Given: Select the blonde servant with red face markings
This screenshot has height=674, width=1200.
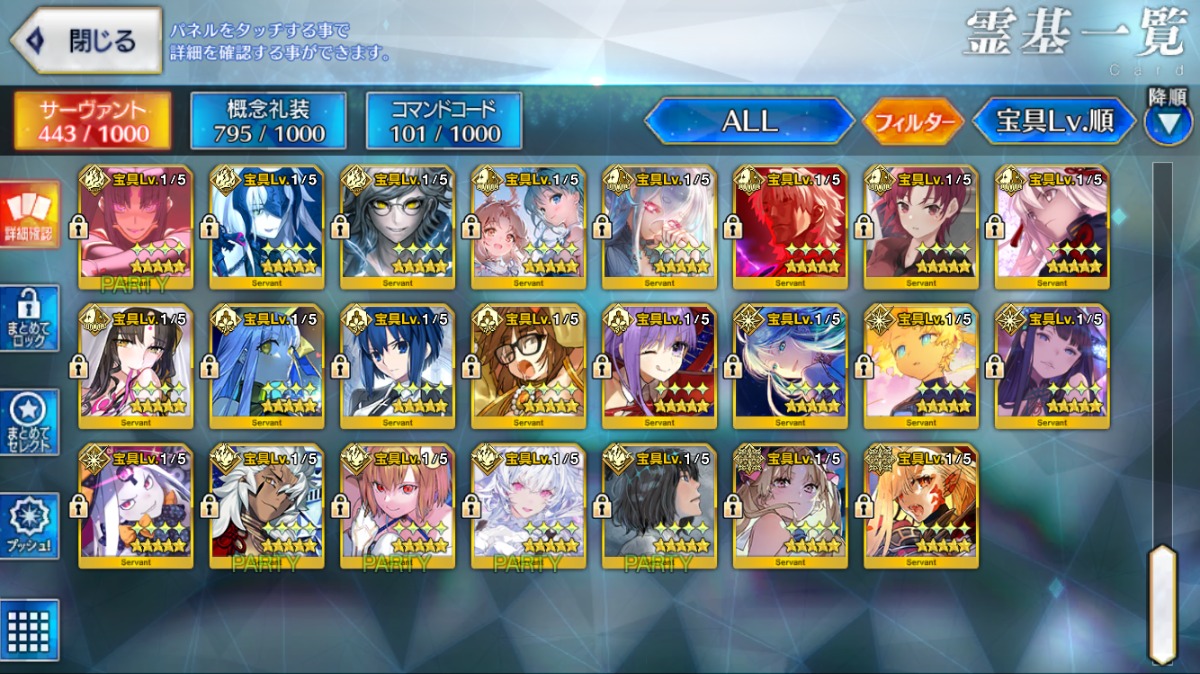Looking at the screenshot, I should click(x=922, y=506).
